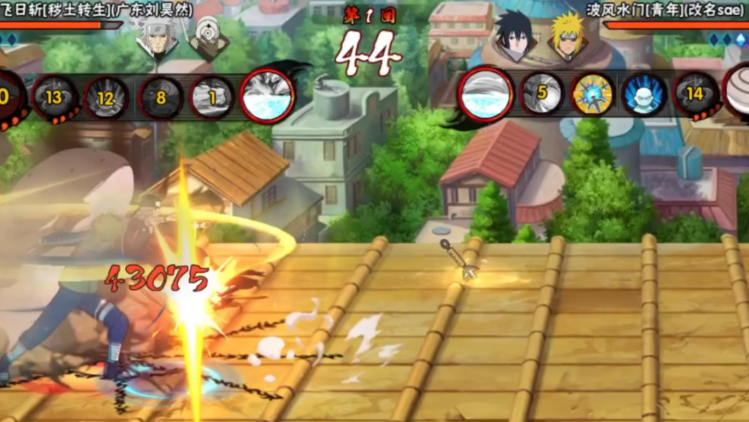Select the spiral-masked ninja portrait

click(x=210, y=38)
